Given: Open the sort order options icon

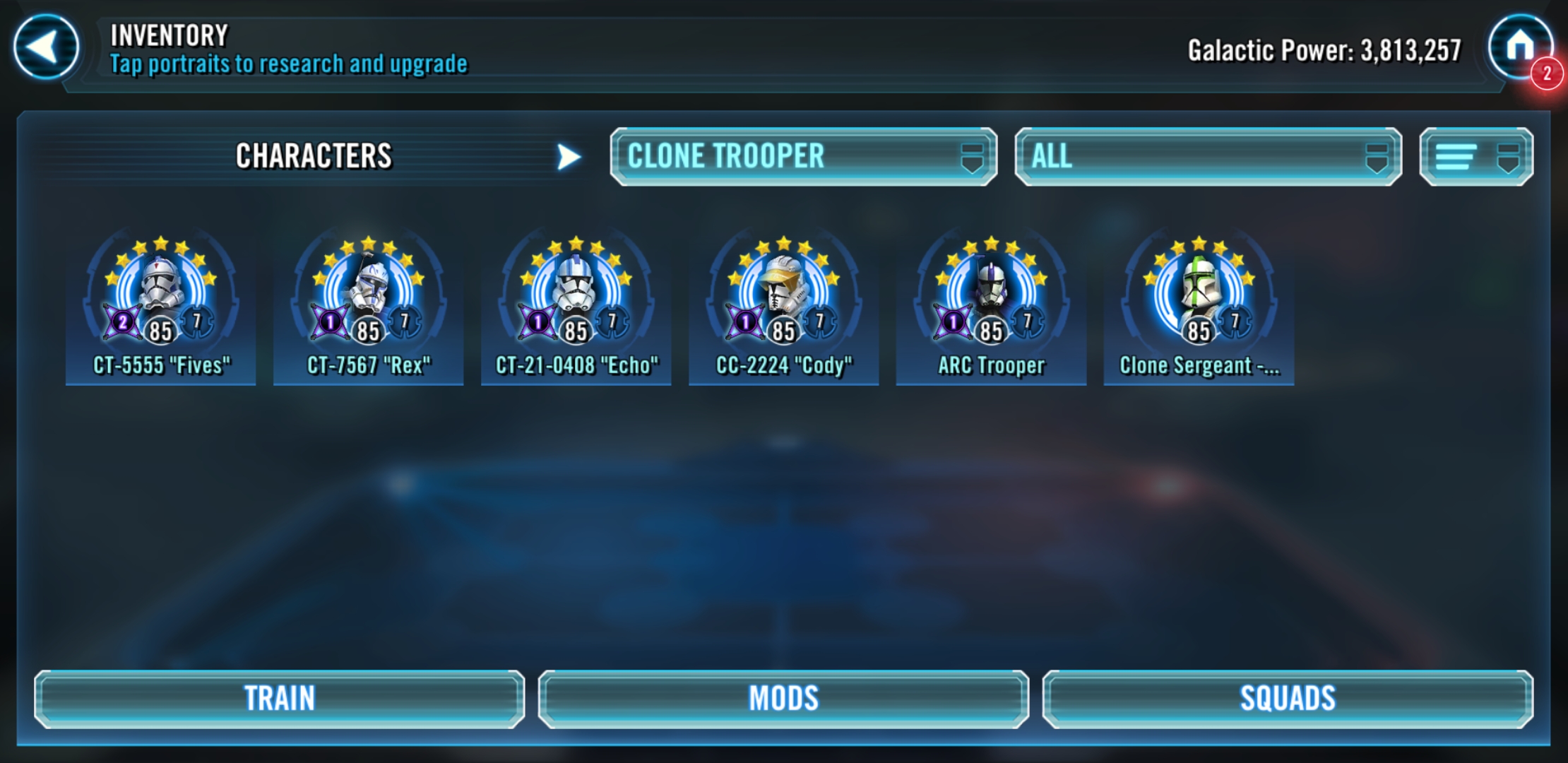Looking at the screenshot, I should (1455, 157).
